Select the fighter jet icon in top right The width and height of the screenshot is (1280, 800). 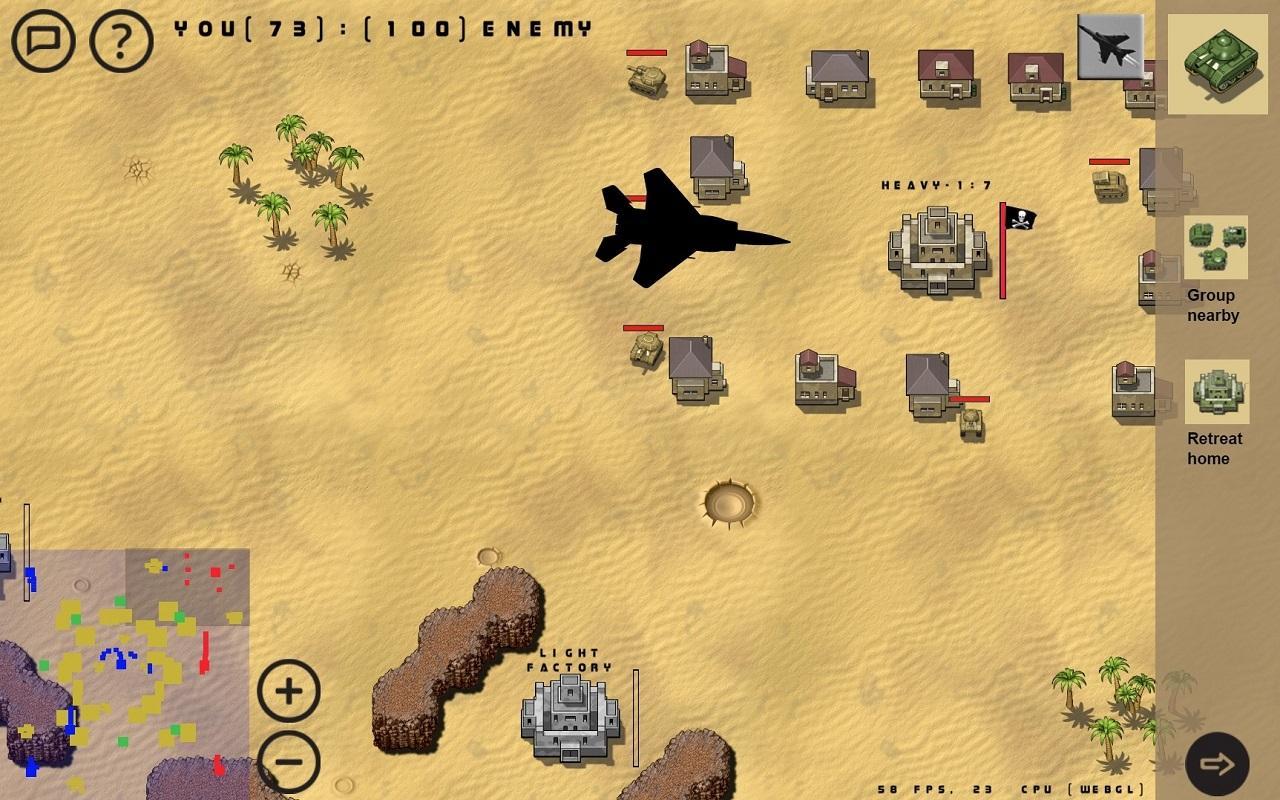tap(1112, 46)
